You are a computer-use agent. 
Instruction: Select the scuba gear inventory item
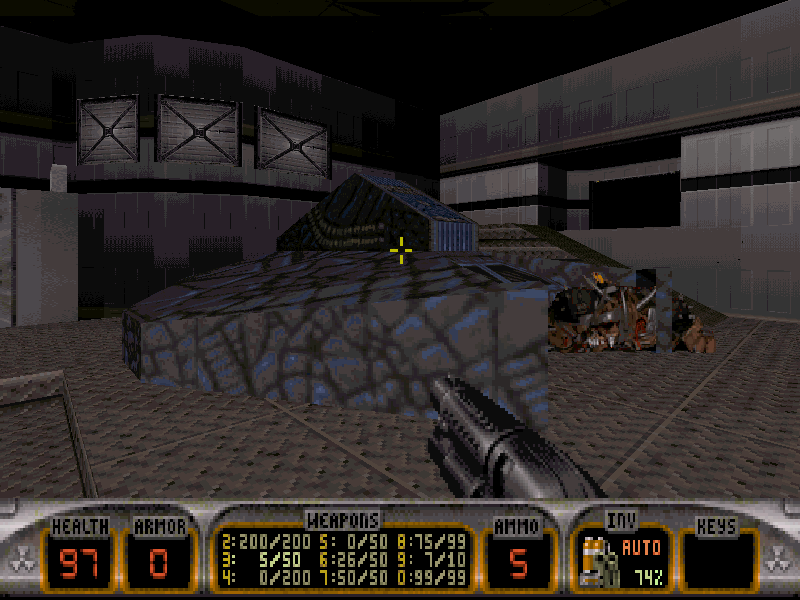(x=597, y=559)
